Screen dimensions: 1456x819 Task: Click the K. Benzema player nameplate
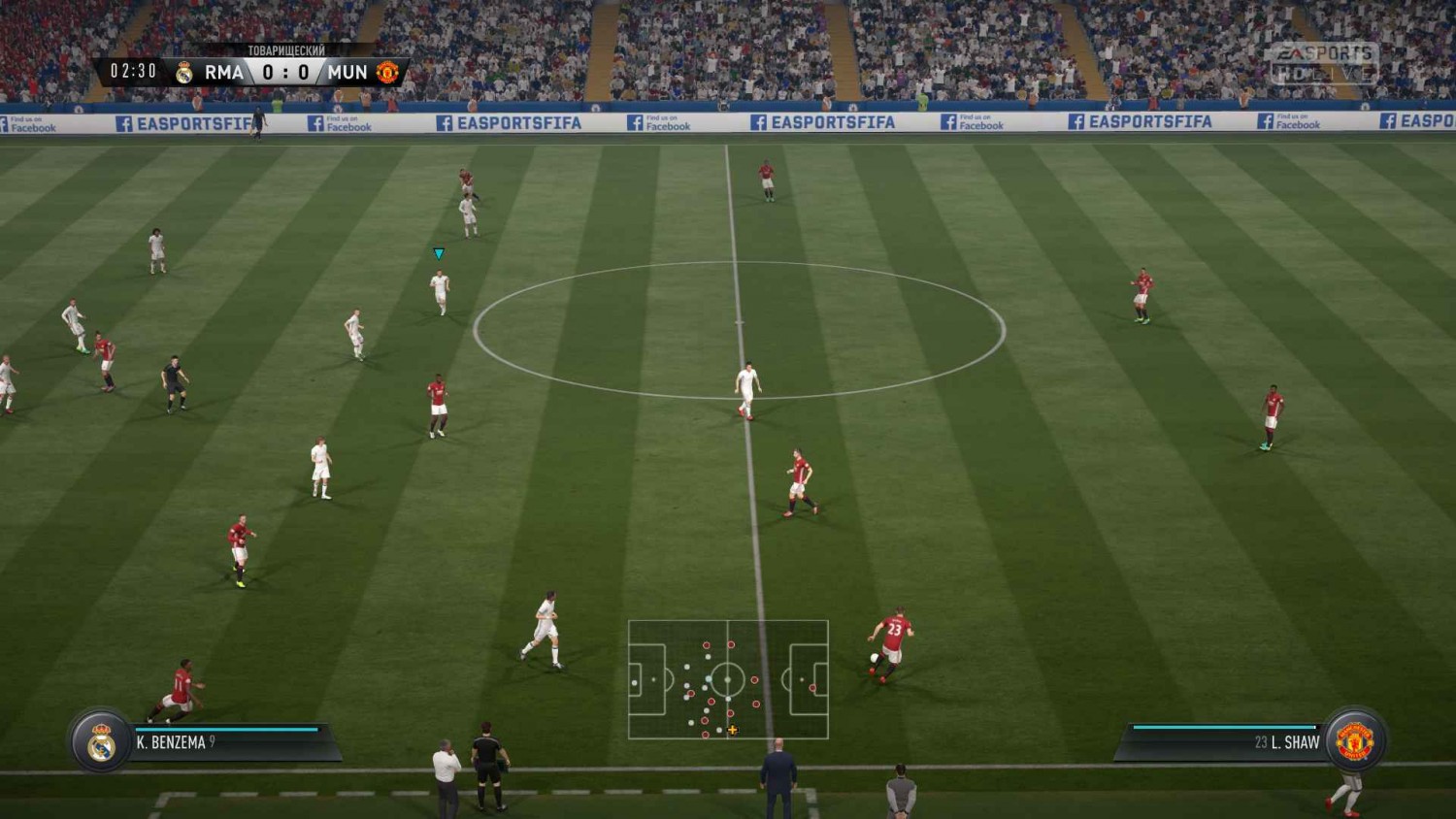pyautogui.click(x=175, y=743)
